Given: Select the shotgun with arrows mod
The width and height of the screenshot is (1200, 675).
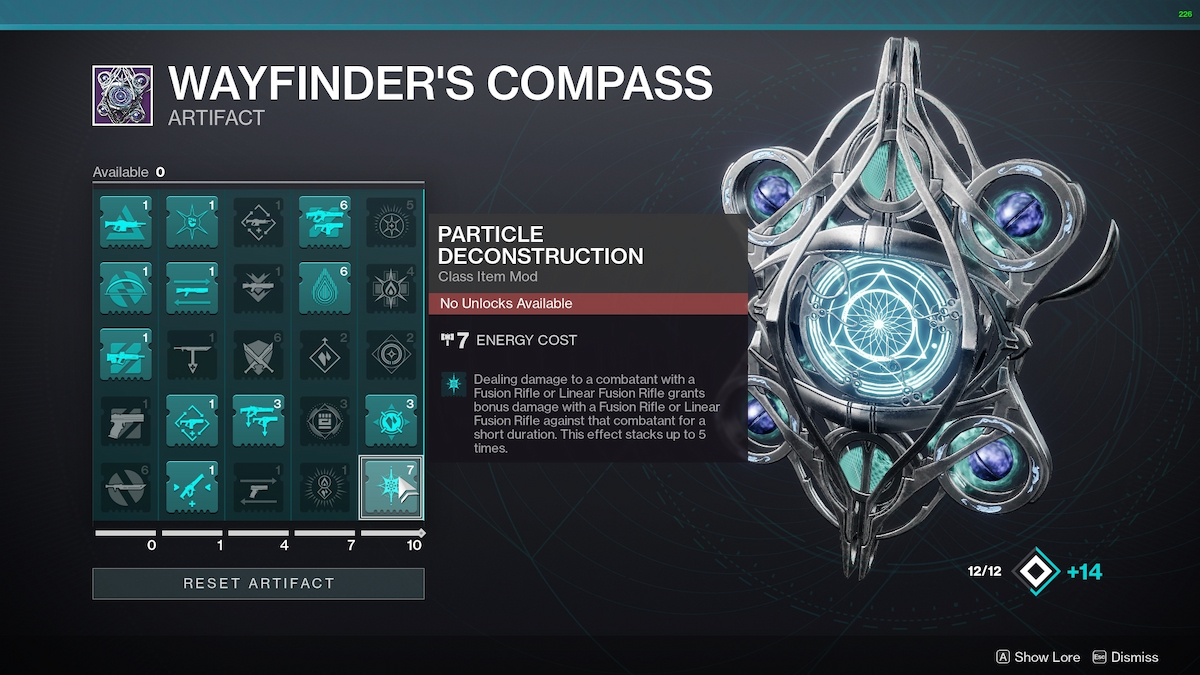Looking at the screenshot, I should point(192,287).
